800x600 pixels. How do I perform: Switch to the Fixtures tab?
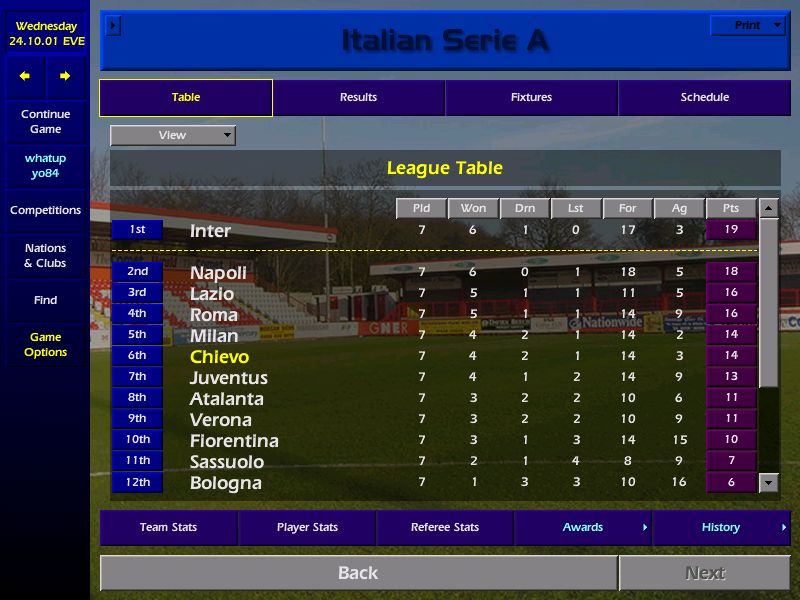tap(531, 98)
